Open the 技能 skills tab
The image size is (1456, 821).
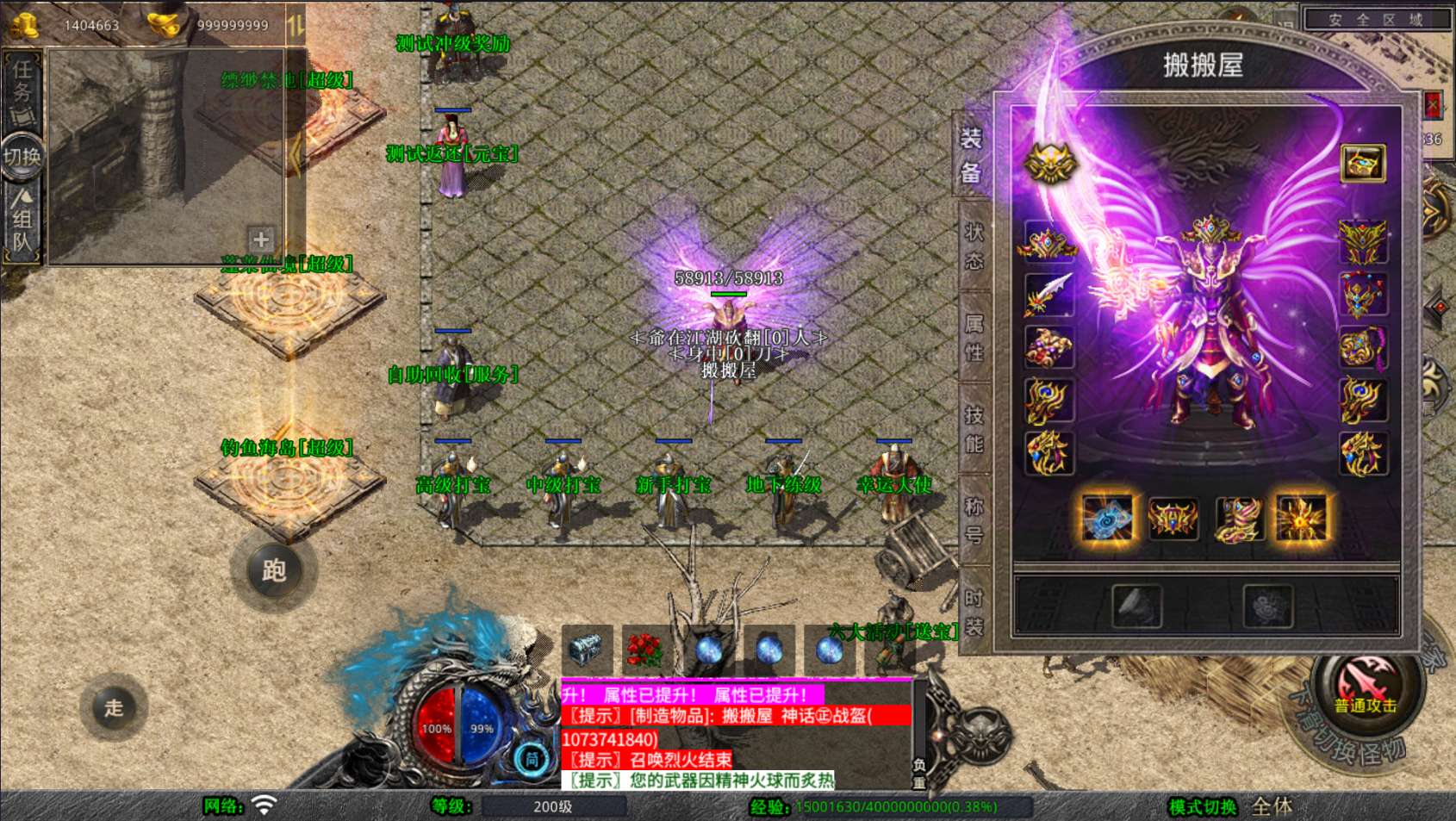pos(974,429)
